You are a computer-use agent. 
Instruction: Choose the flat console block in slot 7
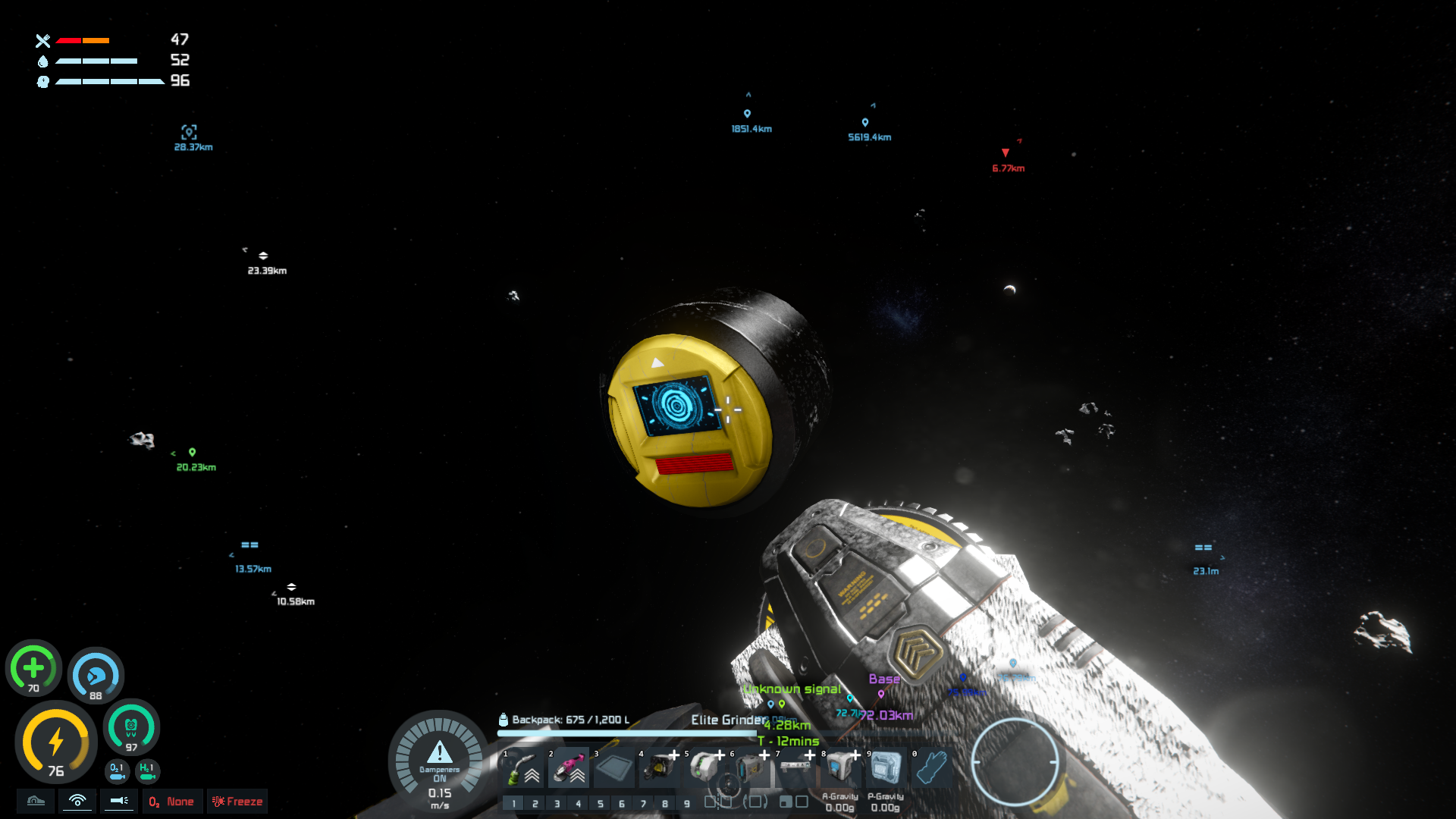tap(795, 768)
